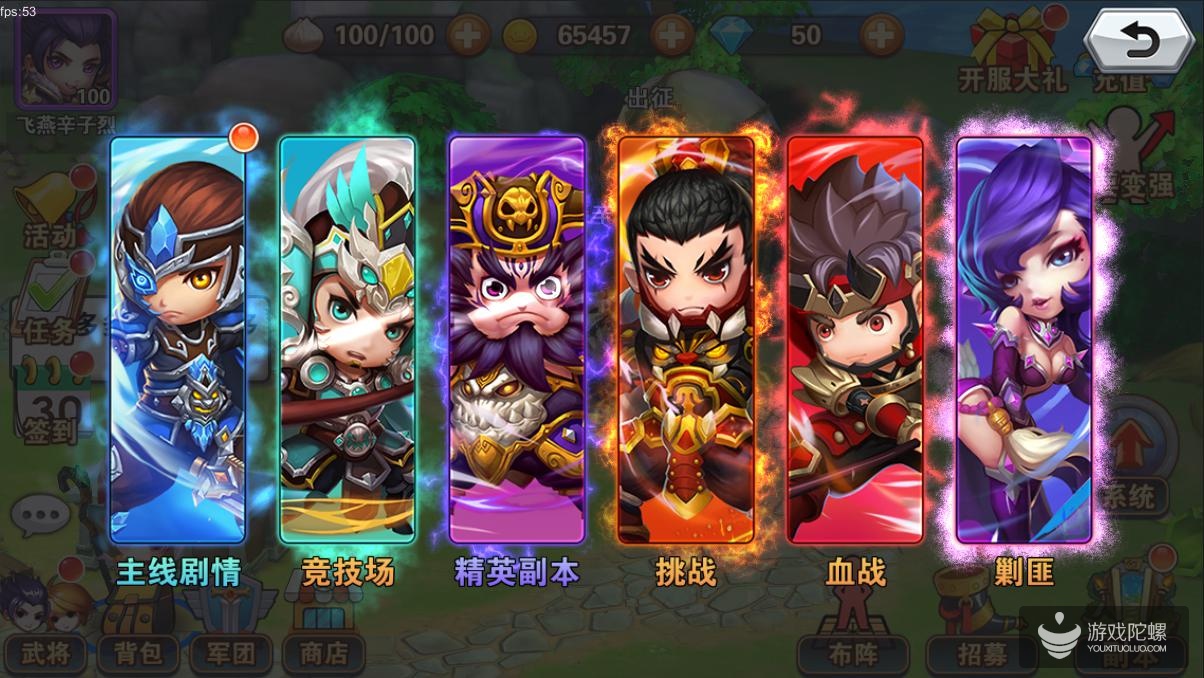
Task: Open the 剿匪 bandit suppression card
Action: [1024, 340]
